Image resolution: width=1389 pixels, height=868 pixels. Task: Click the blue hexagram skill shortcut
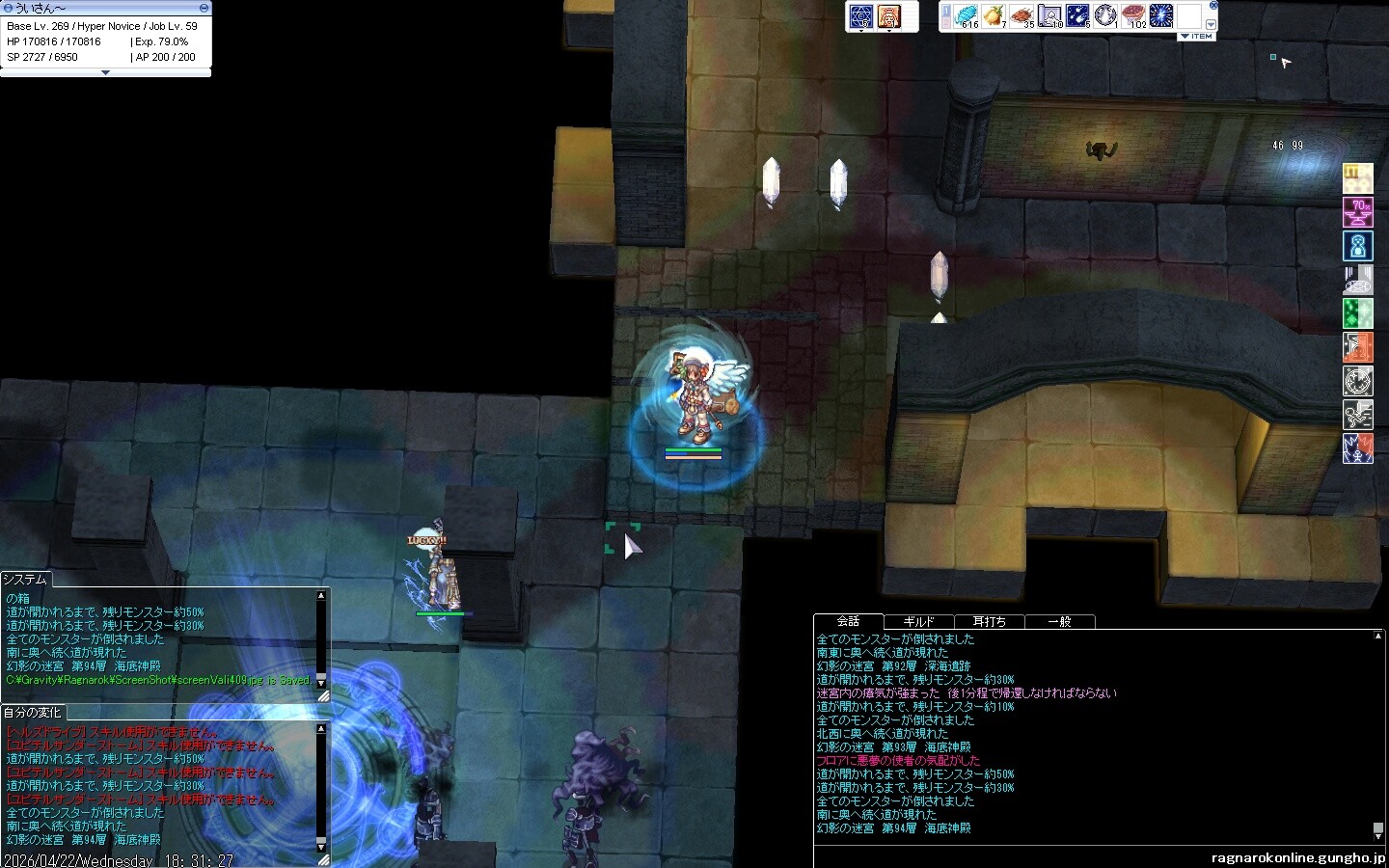coord(860,15)
